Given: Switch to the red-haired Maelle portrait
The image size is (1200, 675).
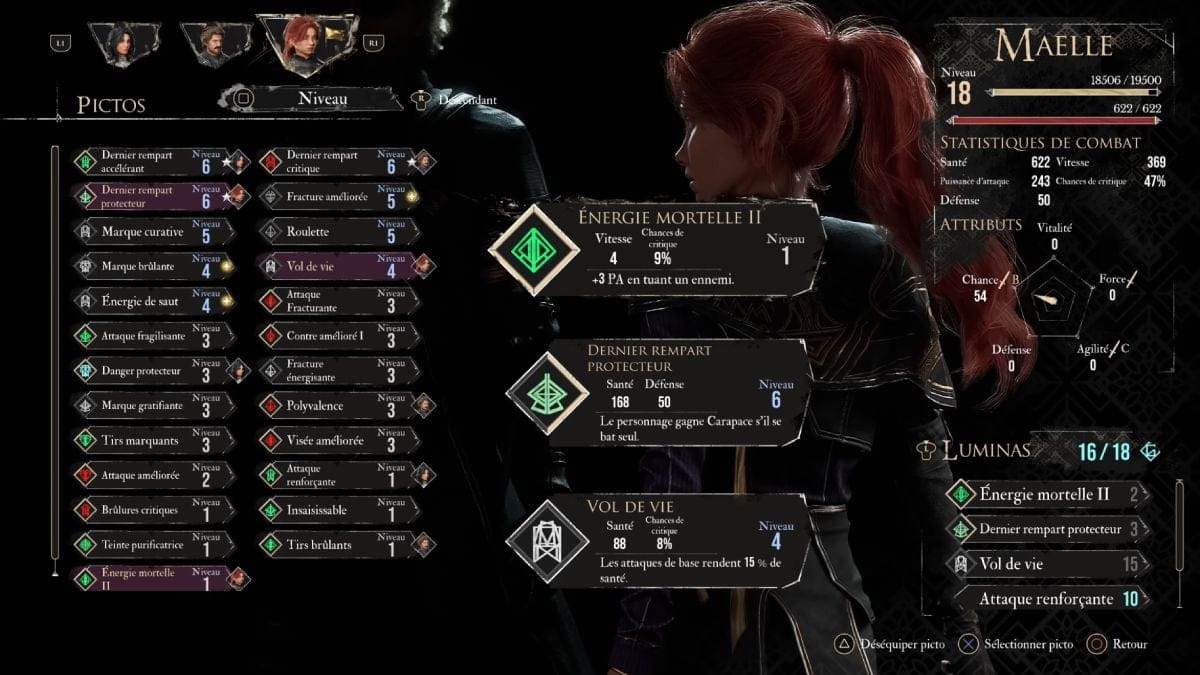Looking at the screenshot, I should 304,45.
